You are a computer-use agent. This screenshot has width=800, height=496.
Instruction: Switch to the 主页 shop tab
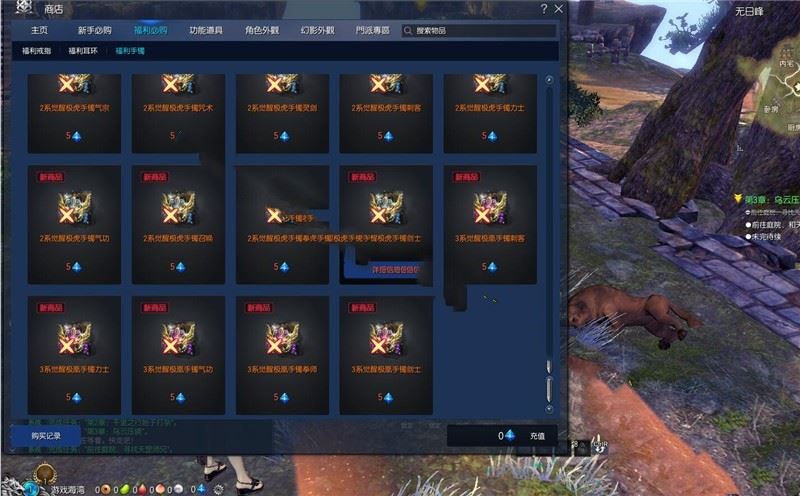(39, 31)
